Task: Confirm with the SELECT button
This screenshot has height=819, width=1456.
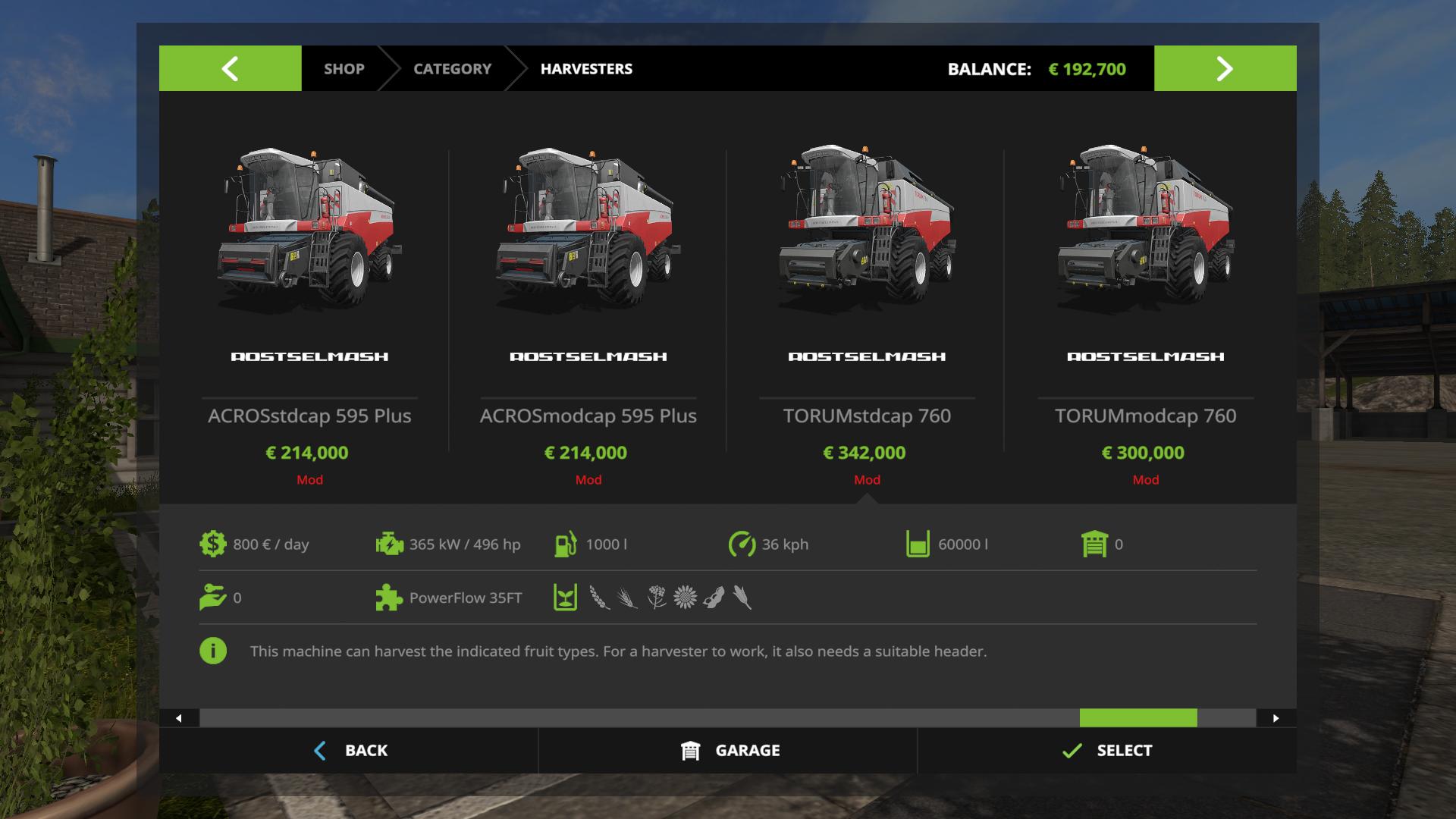Action: click(1106, 750)
